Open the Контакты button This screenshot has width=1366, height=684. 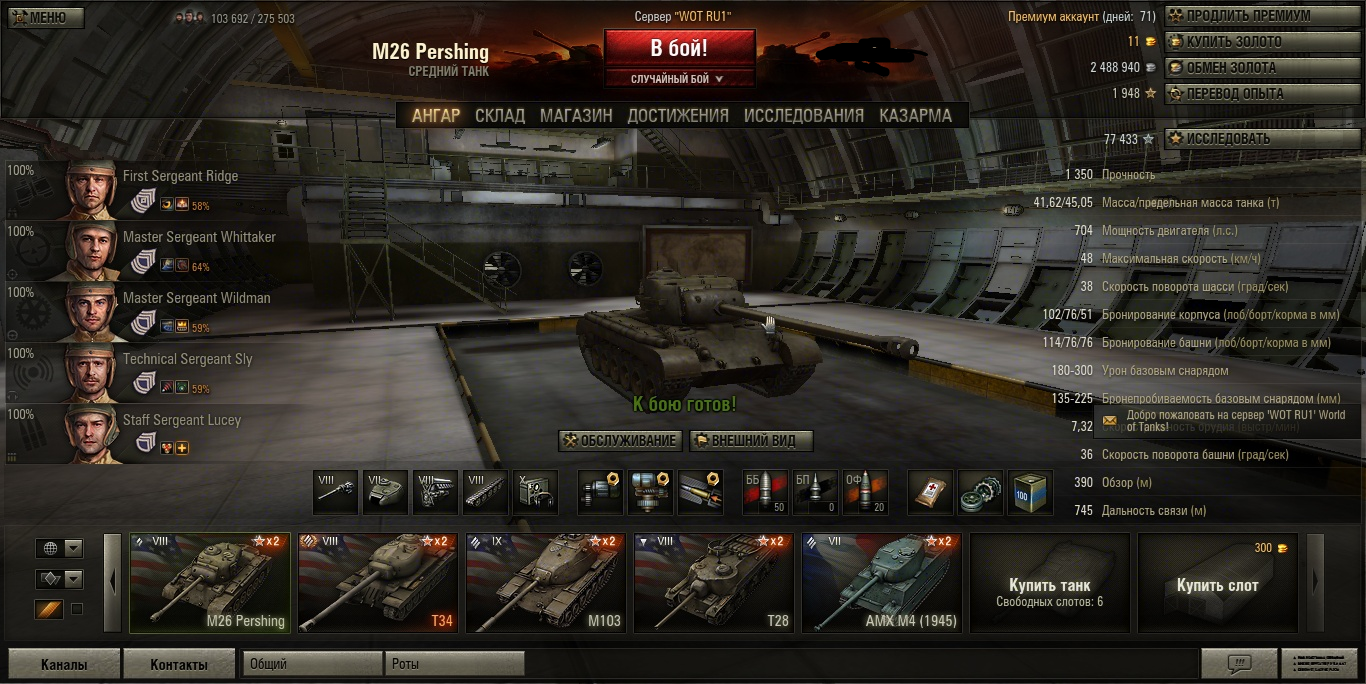[178, 664]
